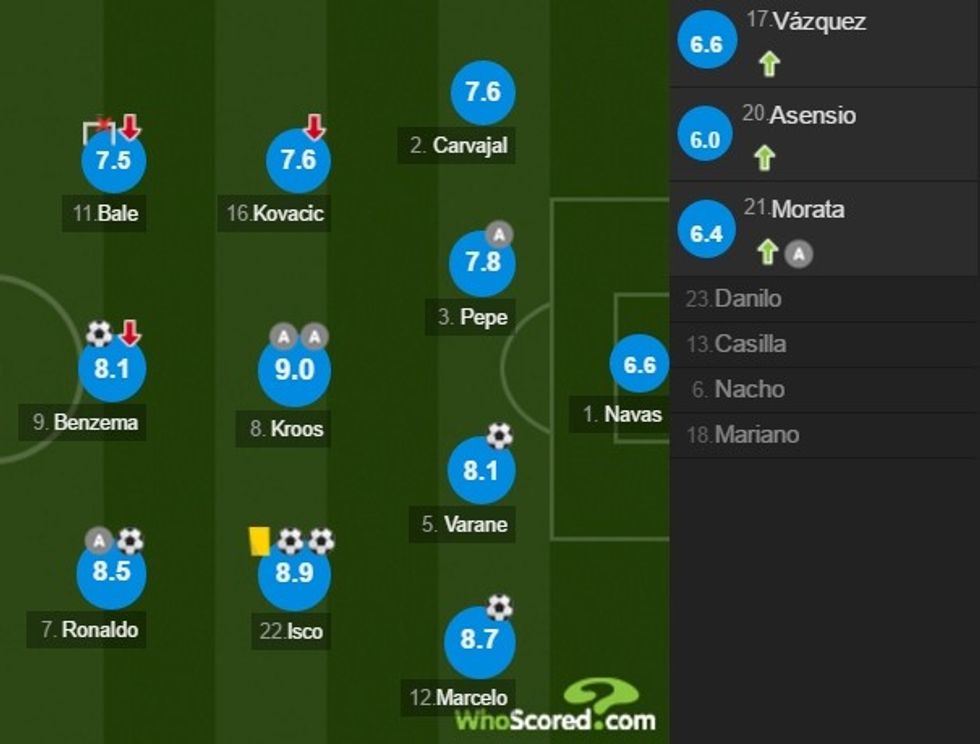The image size is (980, 744).
Task: Click Morata's substitute entry
Action: [824, 230]
